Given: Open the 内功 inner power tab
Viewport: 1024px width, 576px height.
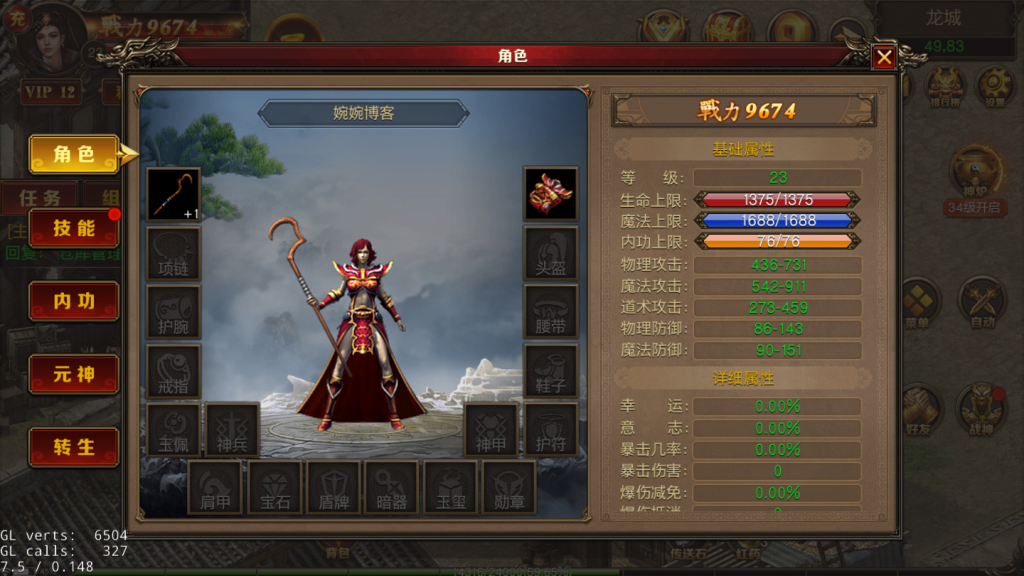Looking at the screenshot, I should pyautogui.click(x=74, y=301).
